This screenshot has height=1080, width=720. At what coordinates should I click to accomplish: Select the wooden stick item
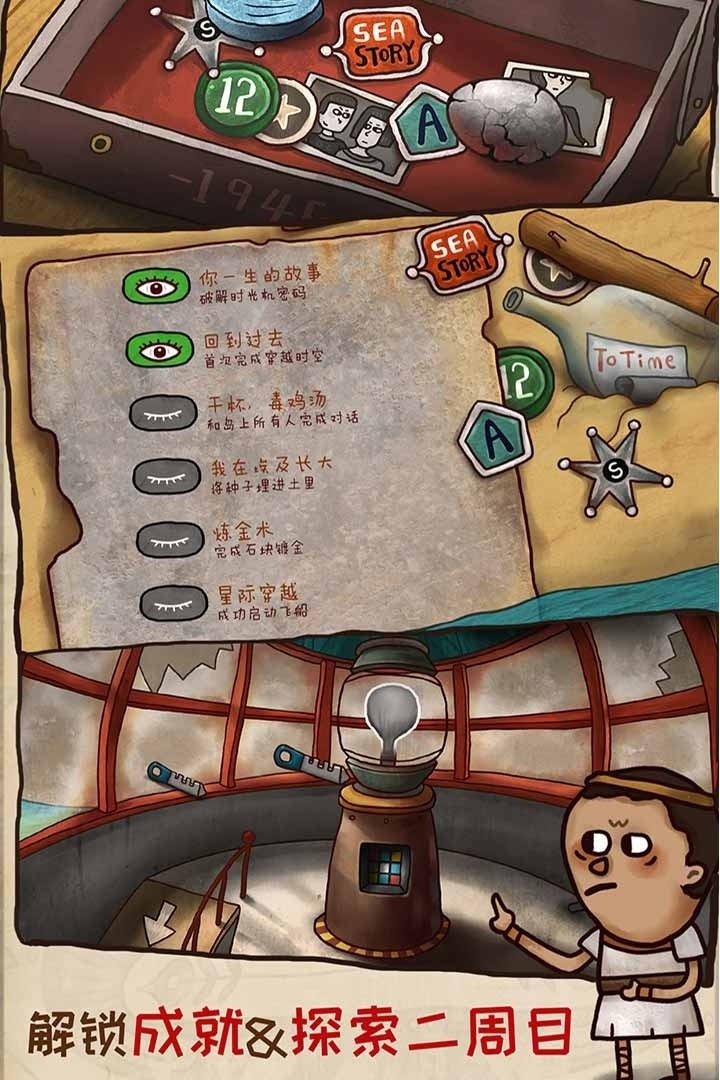tap(620, 262)
